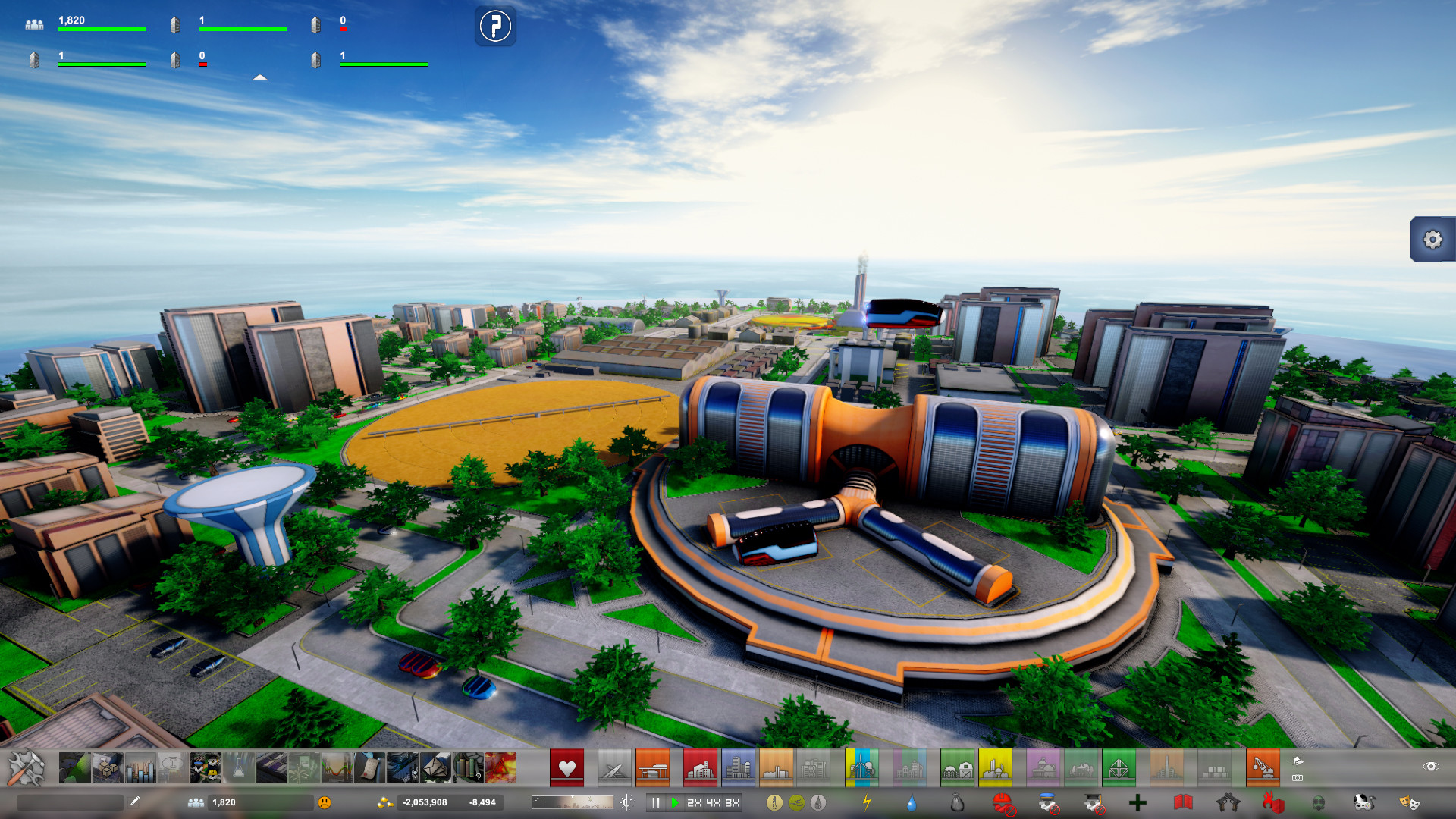Click the water drop status icon
The width and height of the screenshot is (1456, 819).
(911, 803)
